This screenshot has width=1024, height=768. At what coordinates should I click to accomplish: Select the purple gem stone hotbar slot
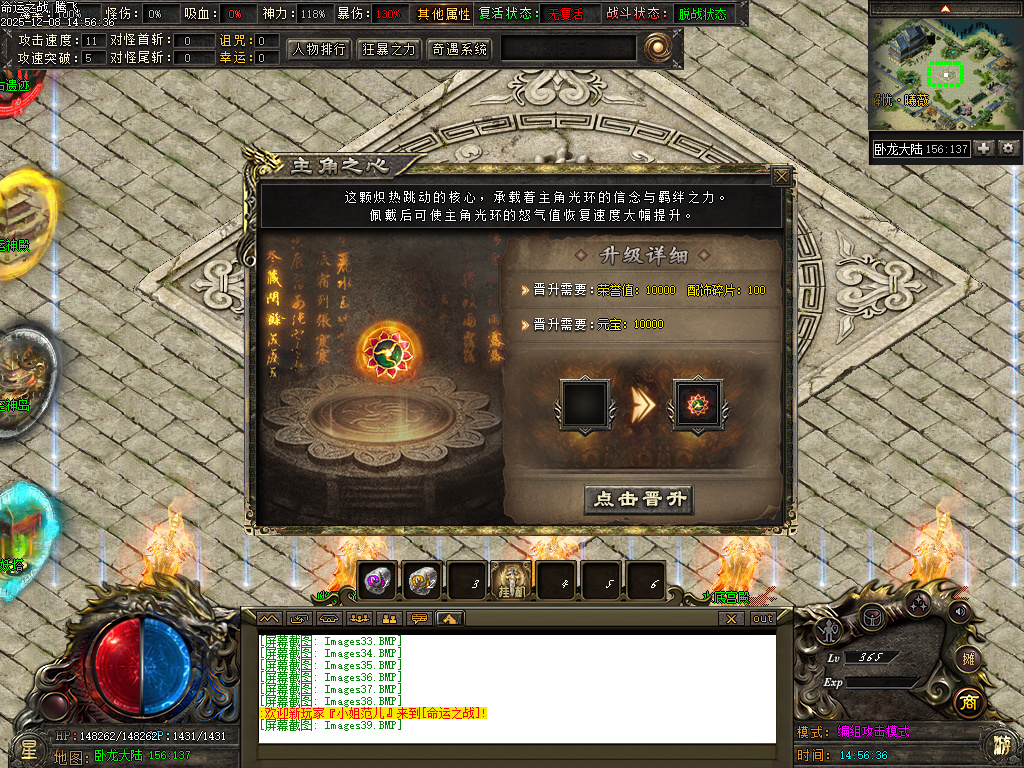point(377,581)
